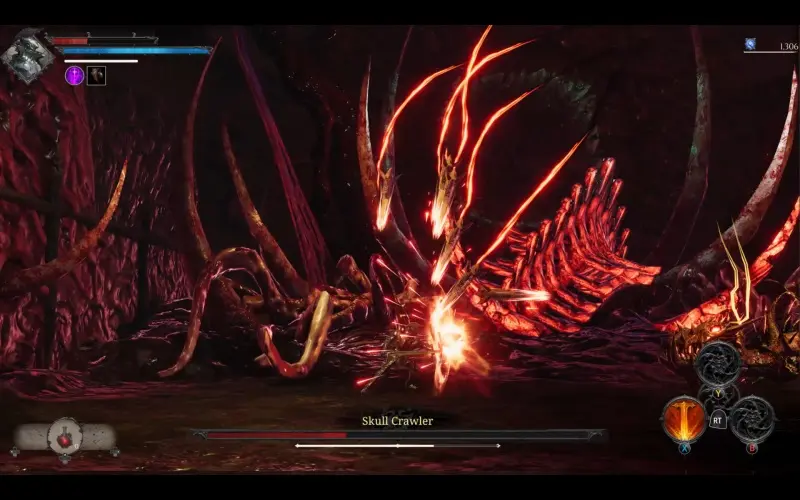The width and height of the screenshot is (800, 500).
Task: Inspect the purple glowing status effect icon
Action: pos(74,75)
